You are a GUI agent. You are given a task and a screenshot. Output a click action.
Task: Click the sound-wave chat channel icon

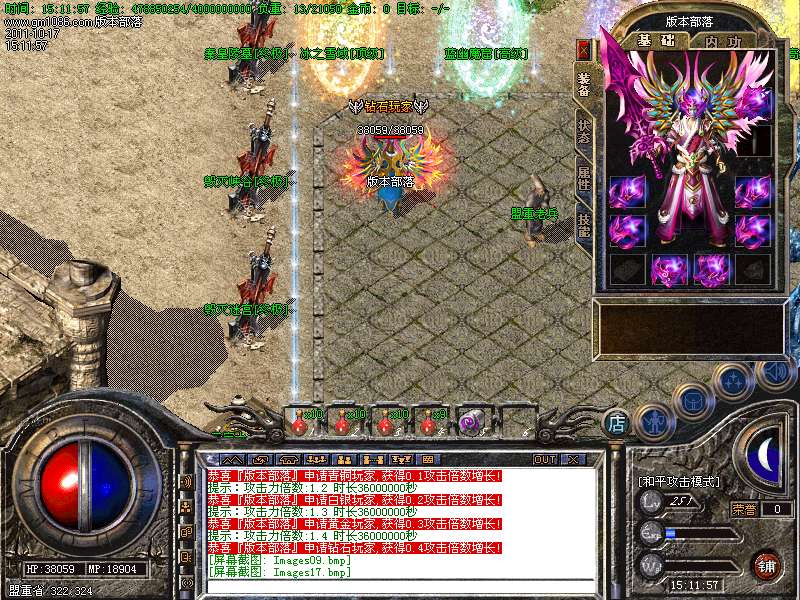pos(187,482)
